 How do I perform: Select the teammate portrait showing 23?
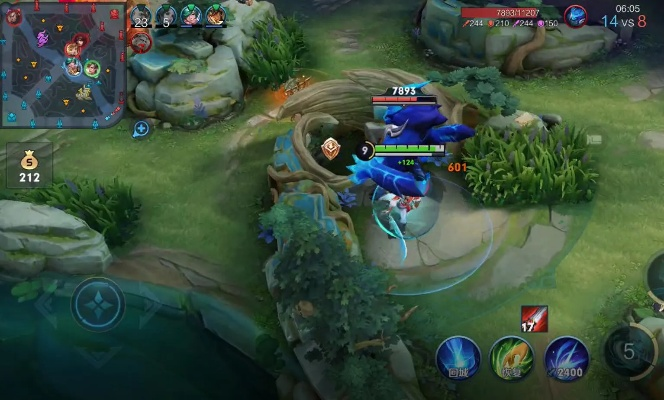coord(142,15)
